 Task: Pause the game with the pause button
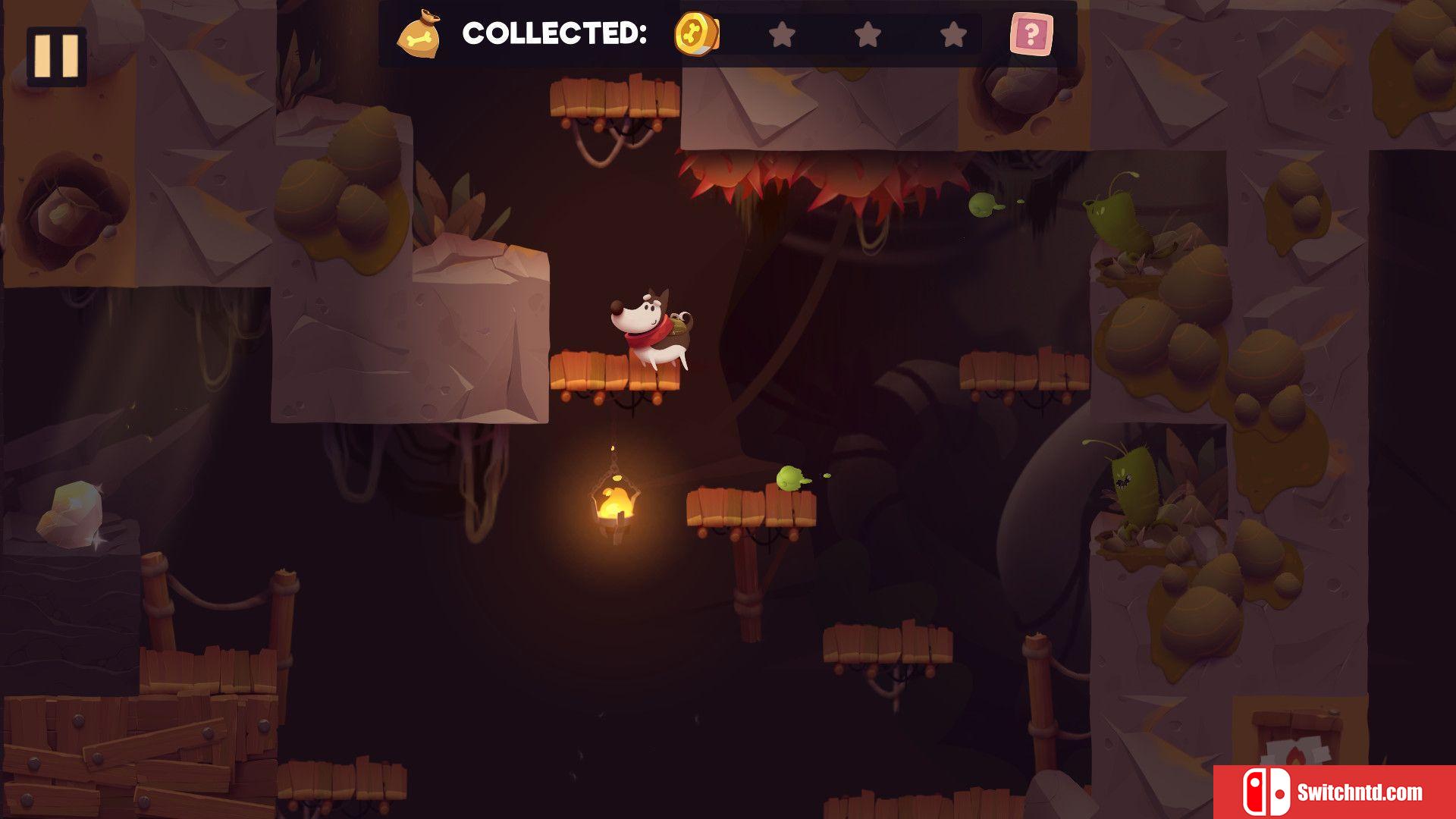56,55
